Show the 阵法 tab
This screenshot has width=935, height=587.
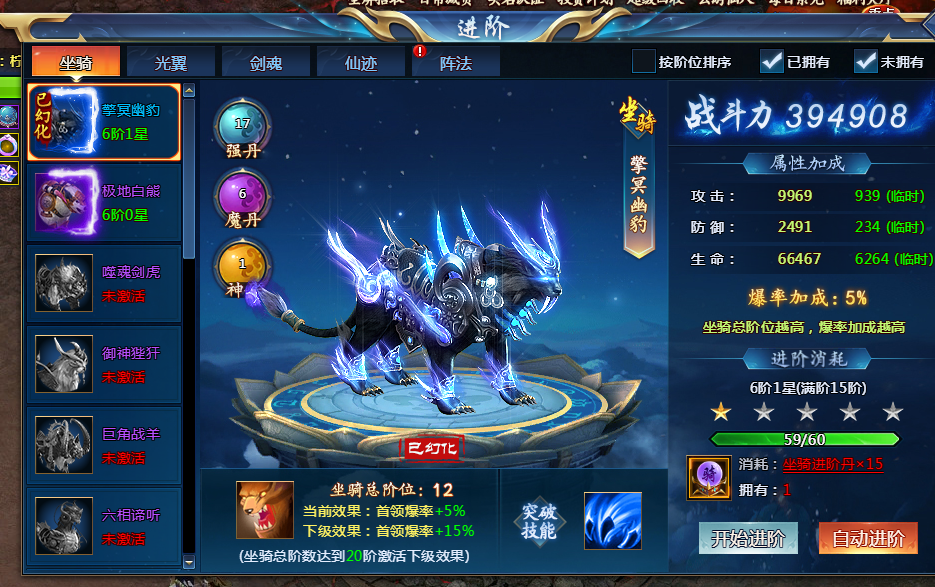tap(455, 62)
